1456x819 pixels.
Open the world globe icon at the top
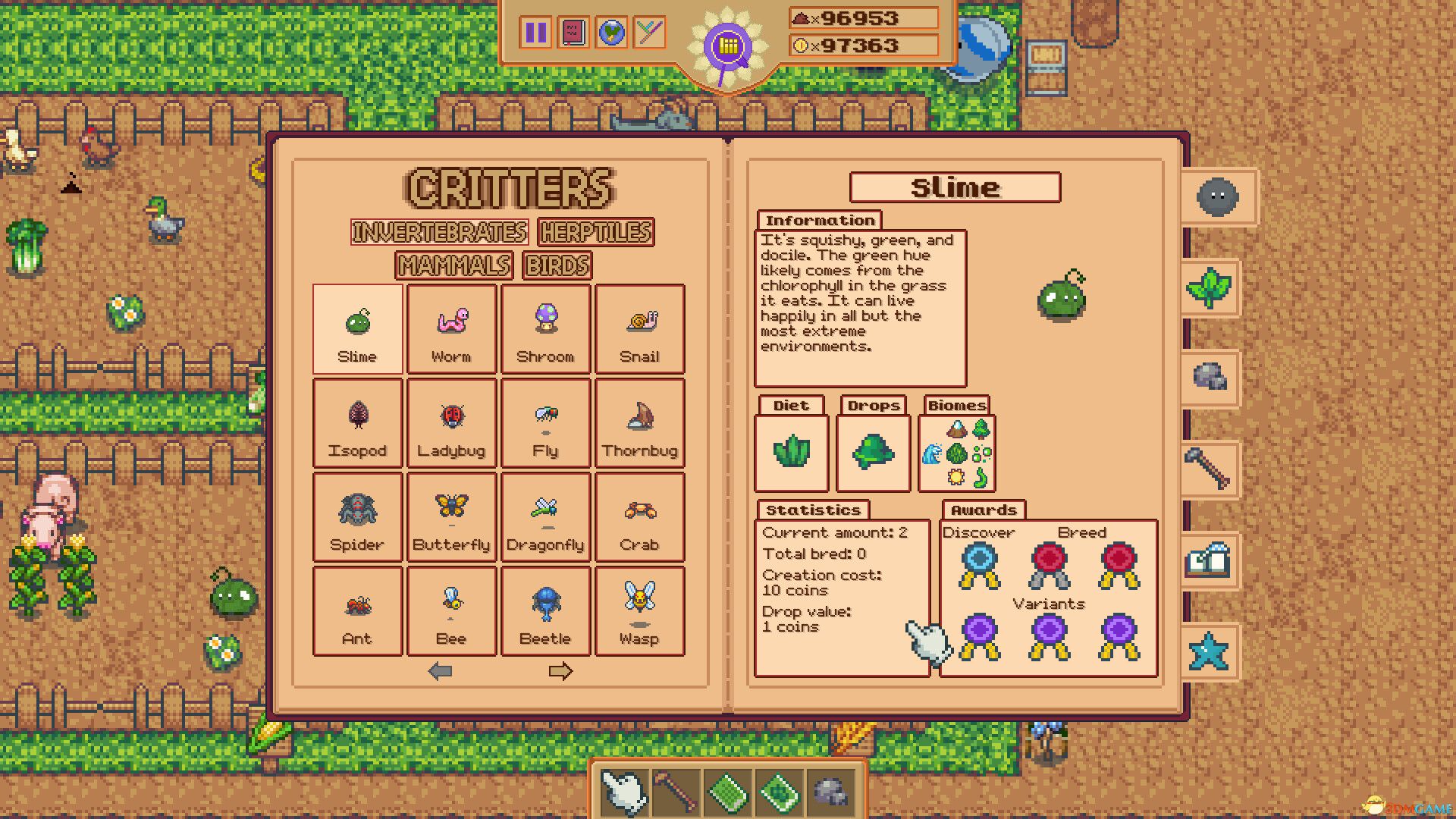pyautogui.click(x=611, y=33)
